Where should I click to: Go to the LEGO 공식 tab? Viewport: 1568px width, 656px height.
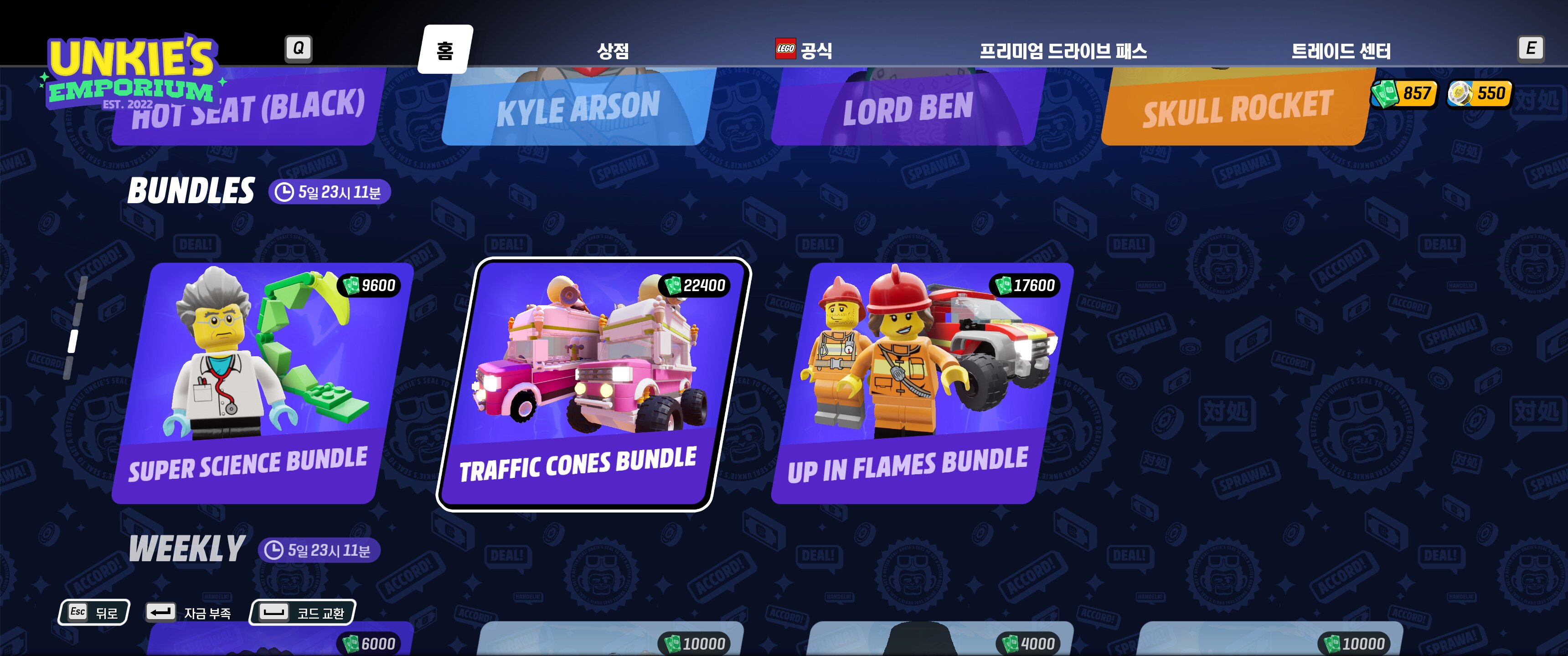pos(804,50)
